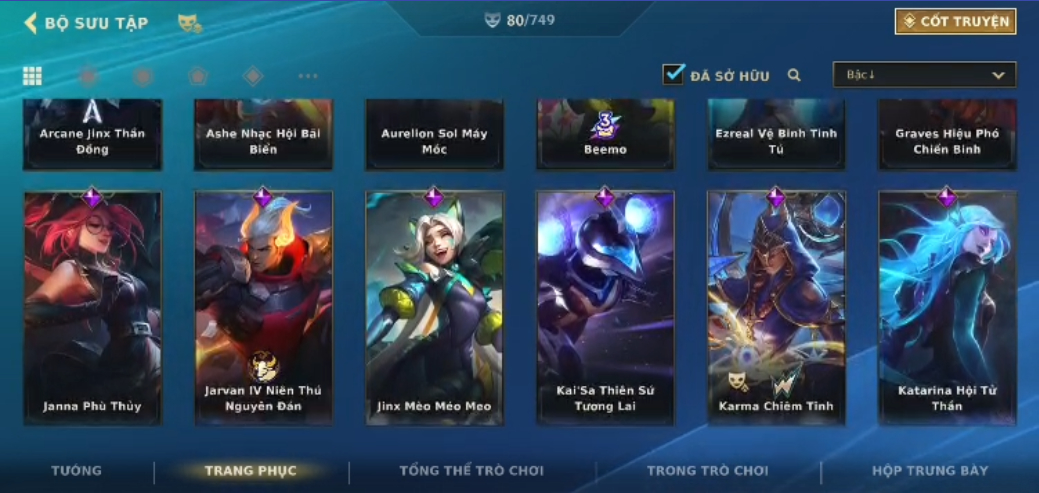The image size is (1039, 493).
Task: Select the Katarina Hội Tử Thần skin
Action: tap(947, 308)
